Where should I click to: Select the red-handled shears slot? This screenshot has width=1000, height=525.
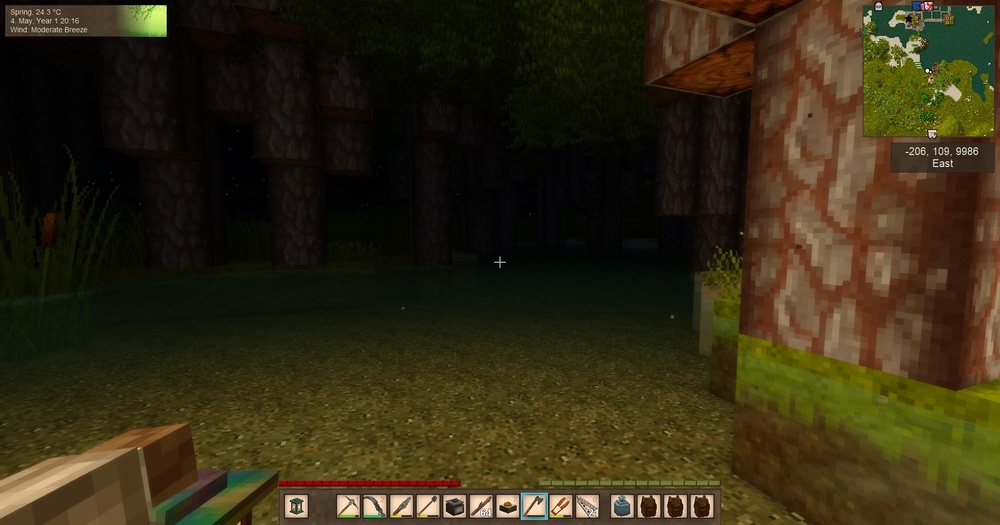(x=561, y=507)
